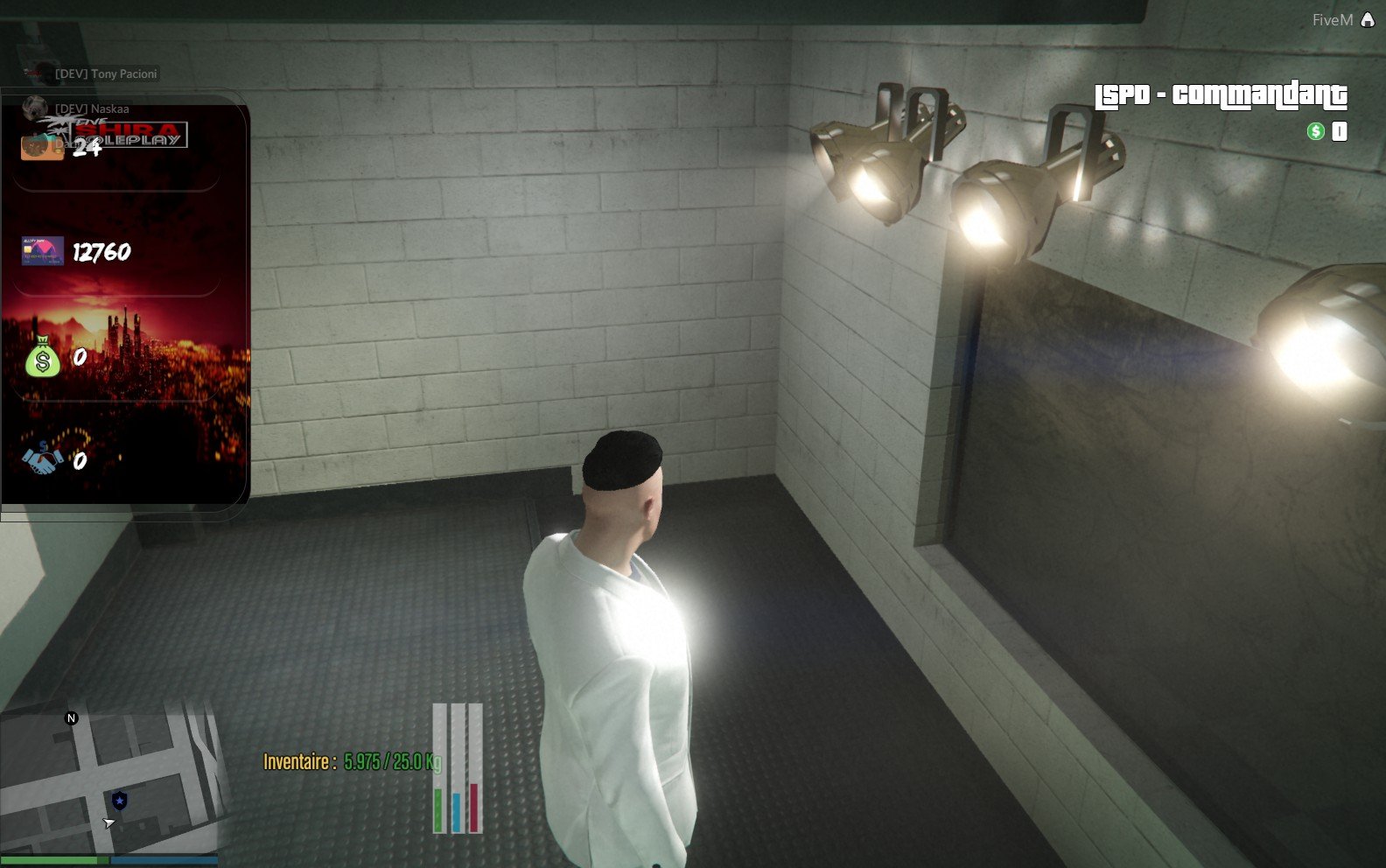Viewport: 1386px width, 868px height.
Task: Select the handshake icon
Action: tap(42, 458)
